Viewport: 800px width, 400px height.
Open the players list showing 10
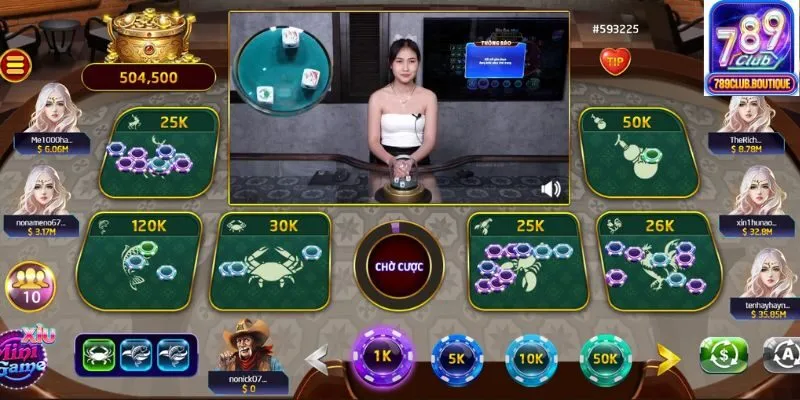click(30, 287)
